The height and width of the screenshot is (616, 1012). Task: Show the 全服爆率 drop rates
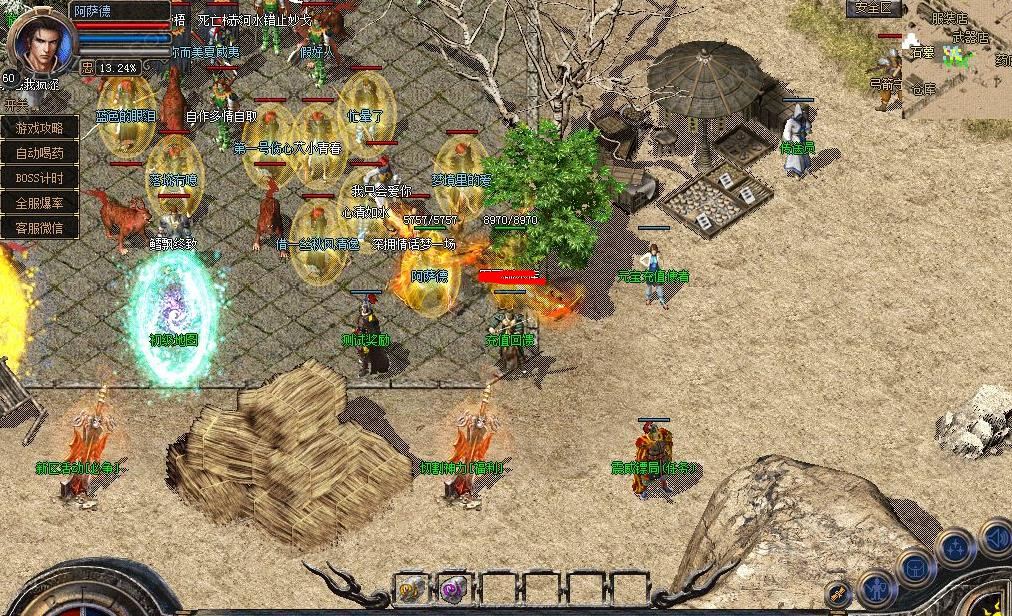click(39, 203)
